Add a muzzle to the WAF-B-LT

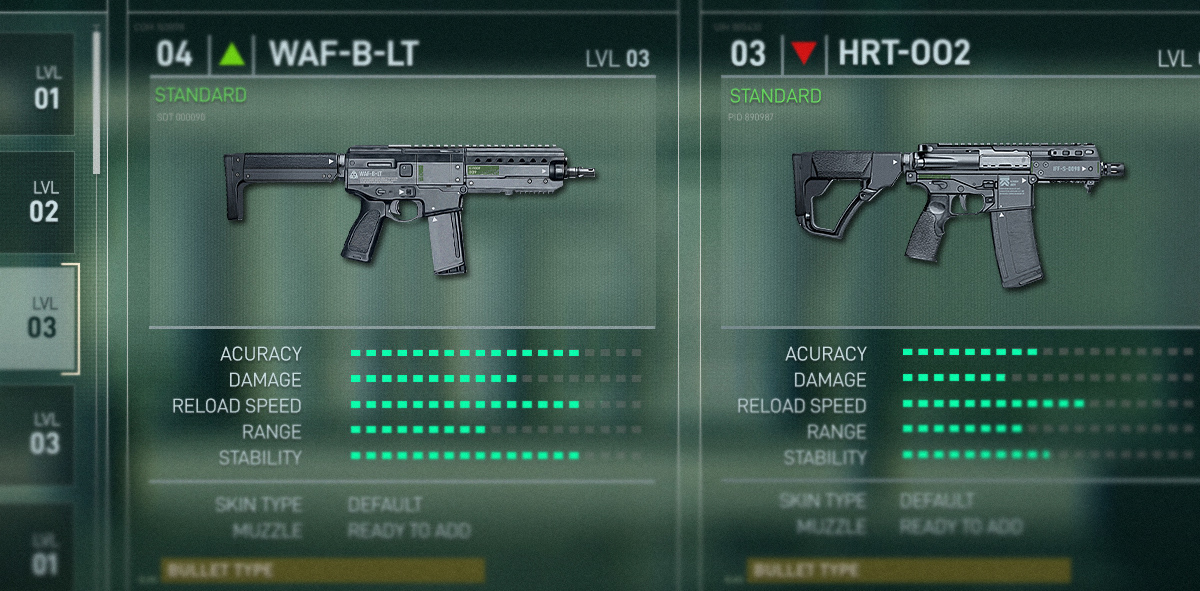click(408, 530)
